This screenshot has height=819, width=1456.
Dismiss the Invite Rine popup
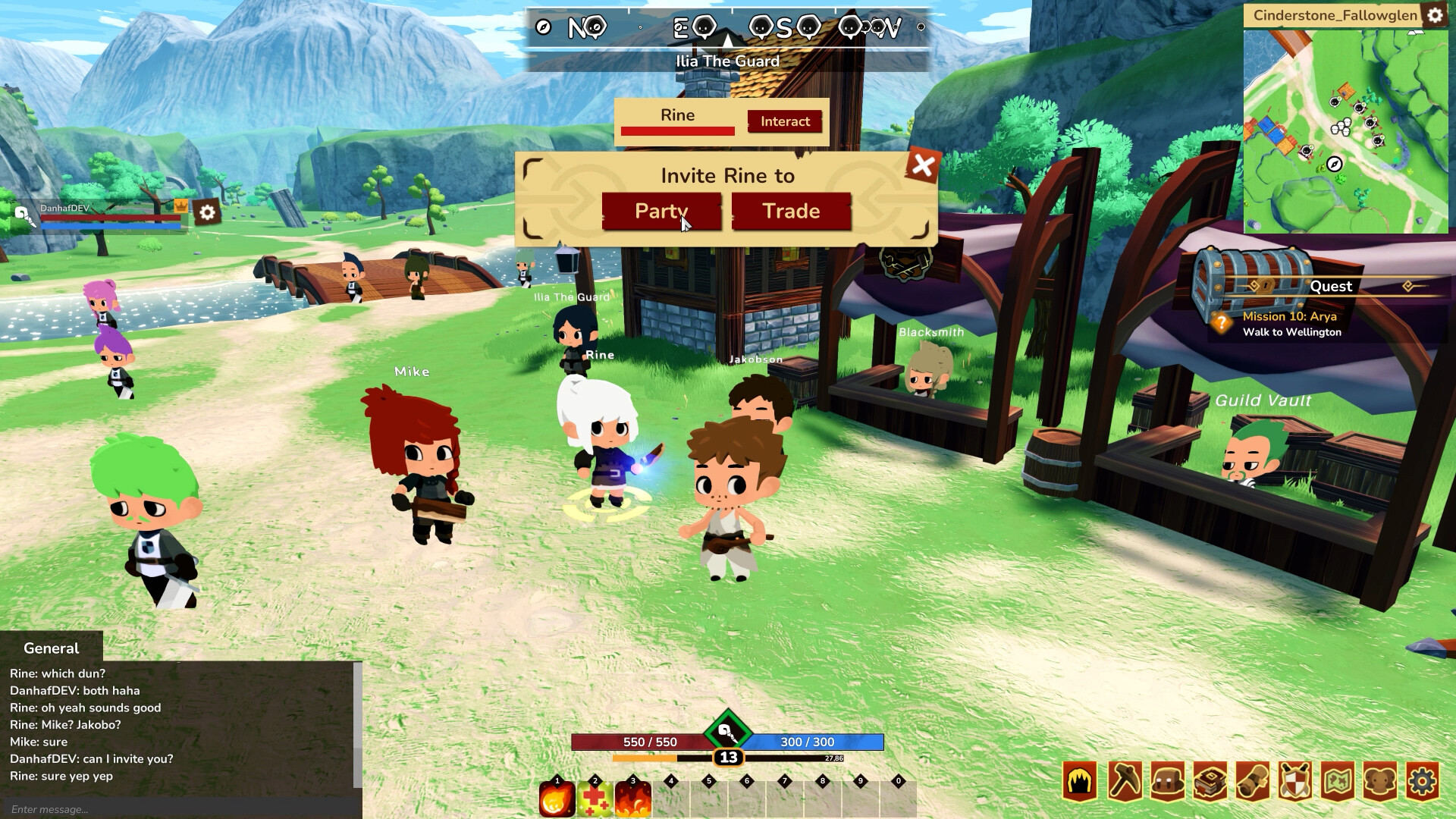[922, 165]
